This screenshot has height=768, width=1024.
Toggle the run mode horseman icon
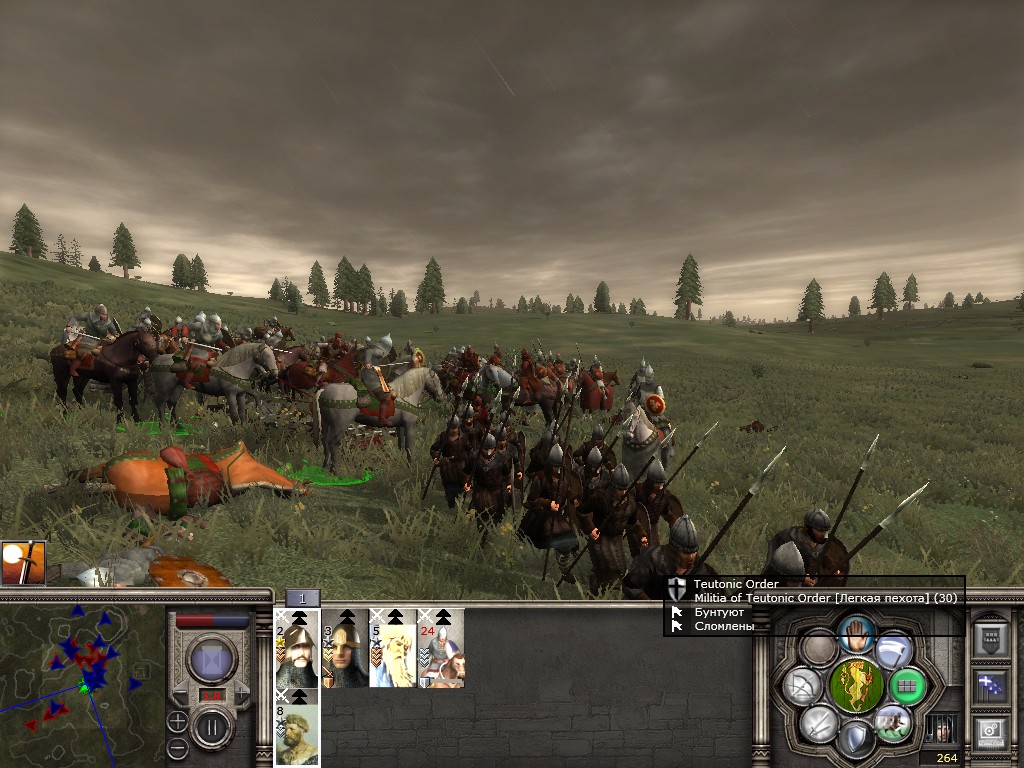pos(892,722)
